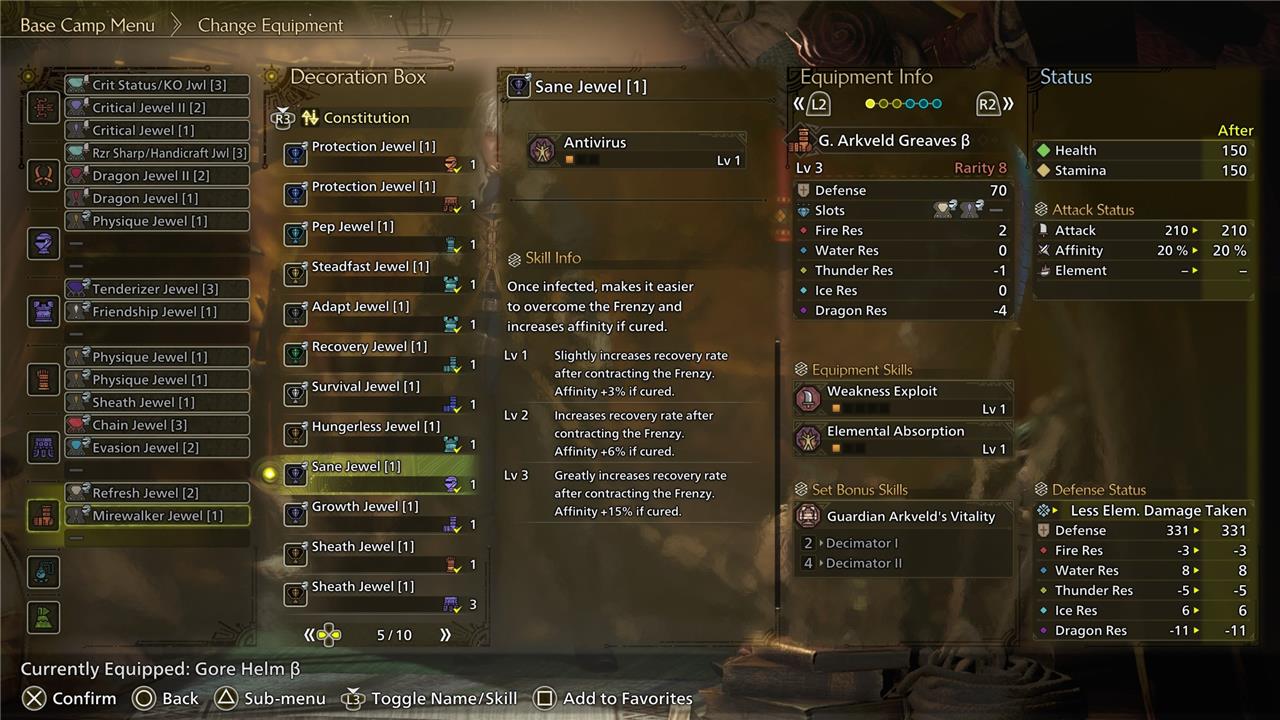The image size is (1280, 720).
Task: Select the Rzr Sharp/Handicraft Jwl [3] slot
Action: 158,153
